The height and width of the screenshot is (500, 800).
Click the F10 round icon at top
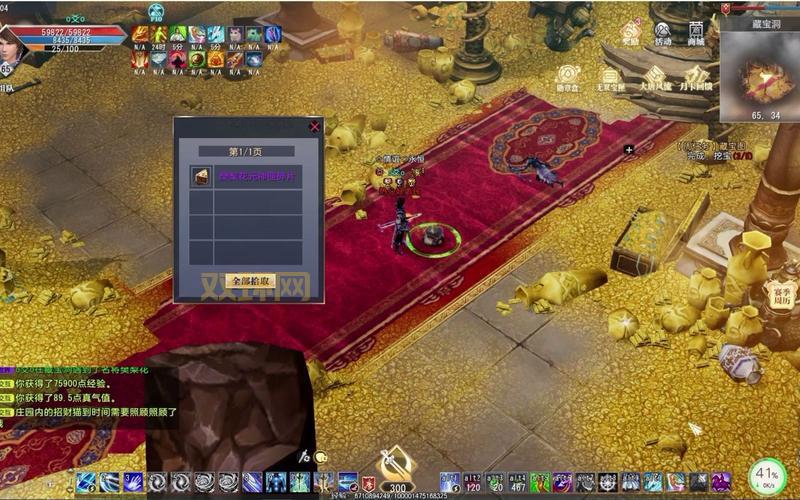click(156, 14)
